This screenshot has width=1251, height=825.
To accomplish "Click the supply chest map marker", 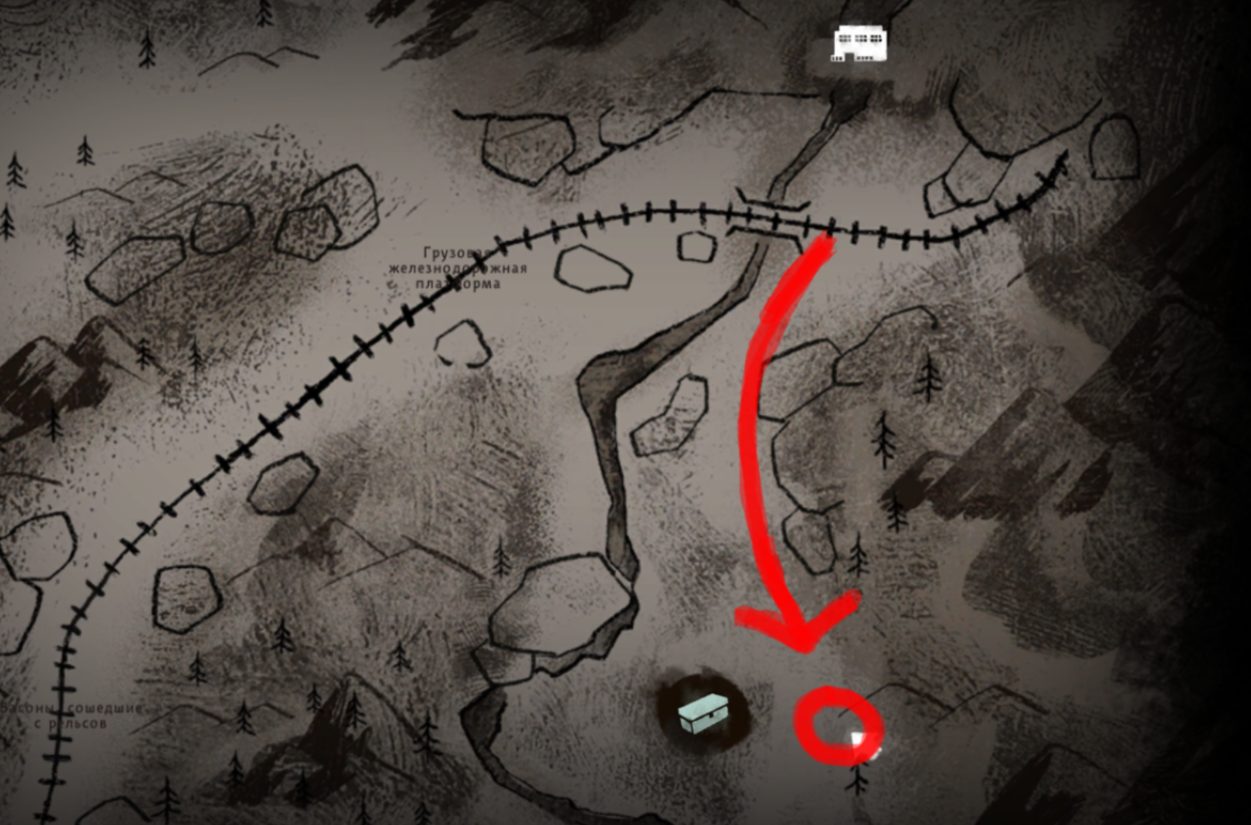I will (705, 714).
